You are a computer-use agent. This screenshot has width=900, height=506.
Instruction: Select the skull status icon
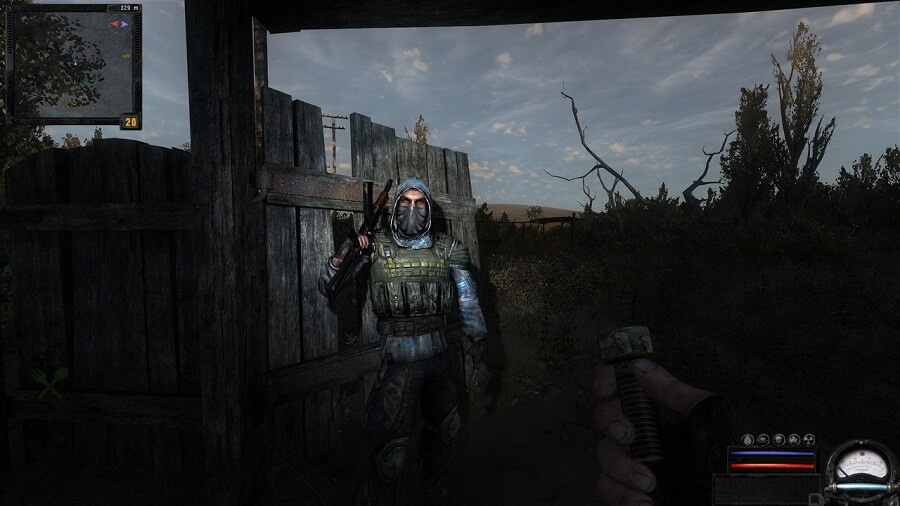(779, 440)
